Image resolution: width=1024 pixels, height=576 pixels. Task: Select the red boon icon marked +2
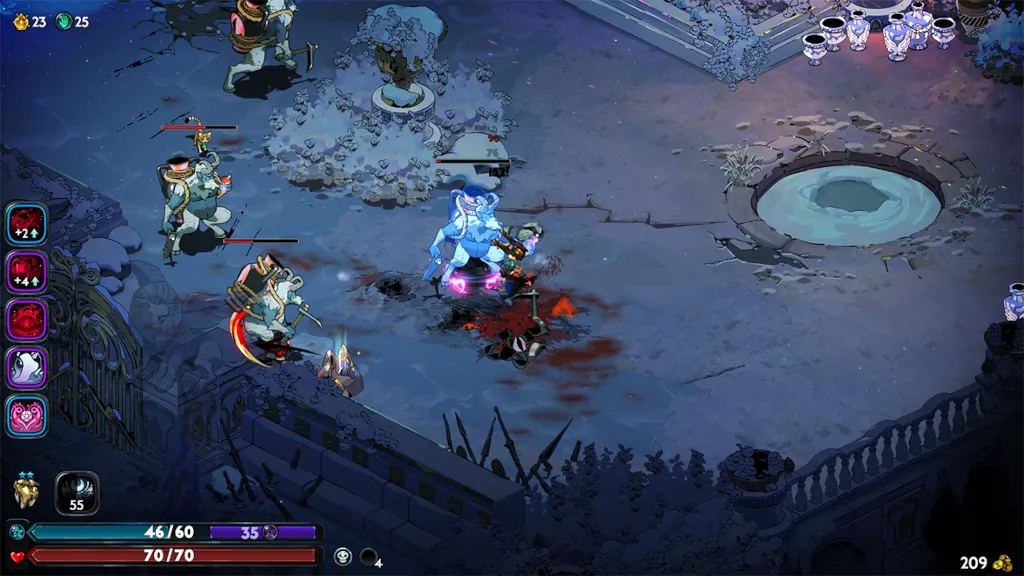point(26,224)
